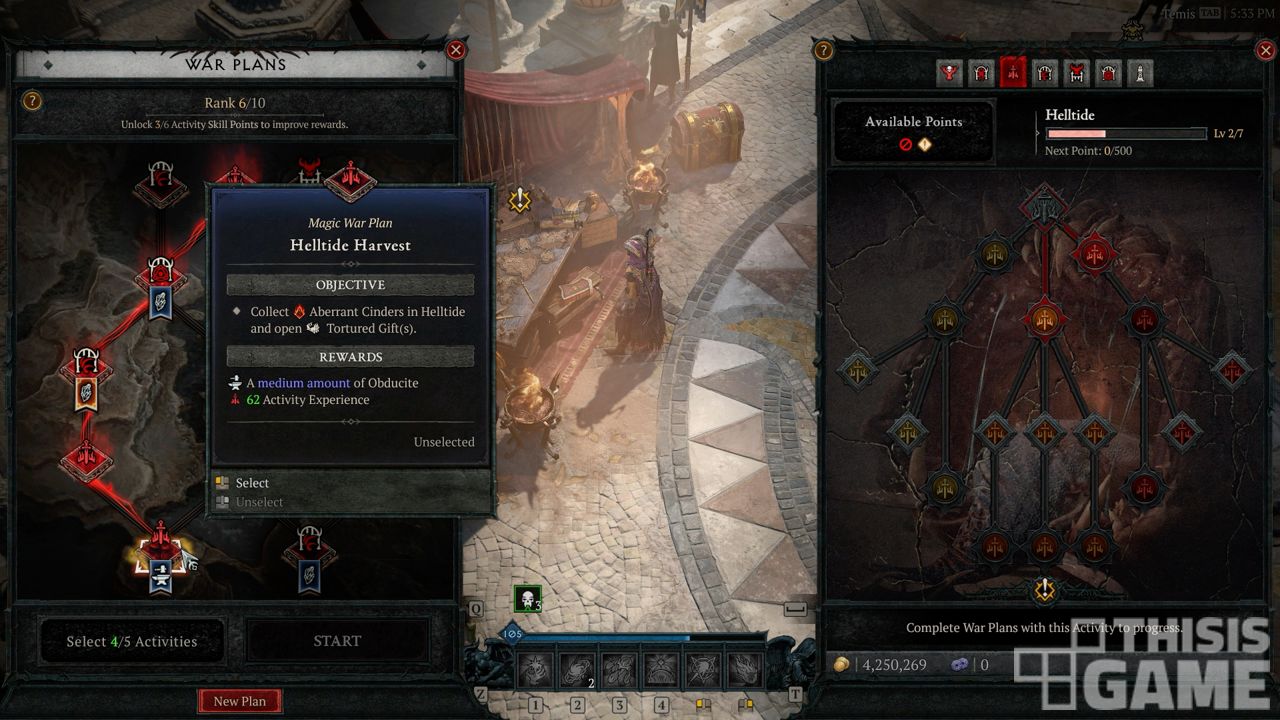
Task: Close the War Plans panel
Action: [456, 50]
